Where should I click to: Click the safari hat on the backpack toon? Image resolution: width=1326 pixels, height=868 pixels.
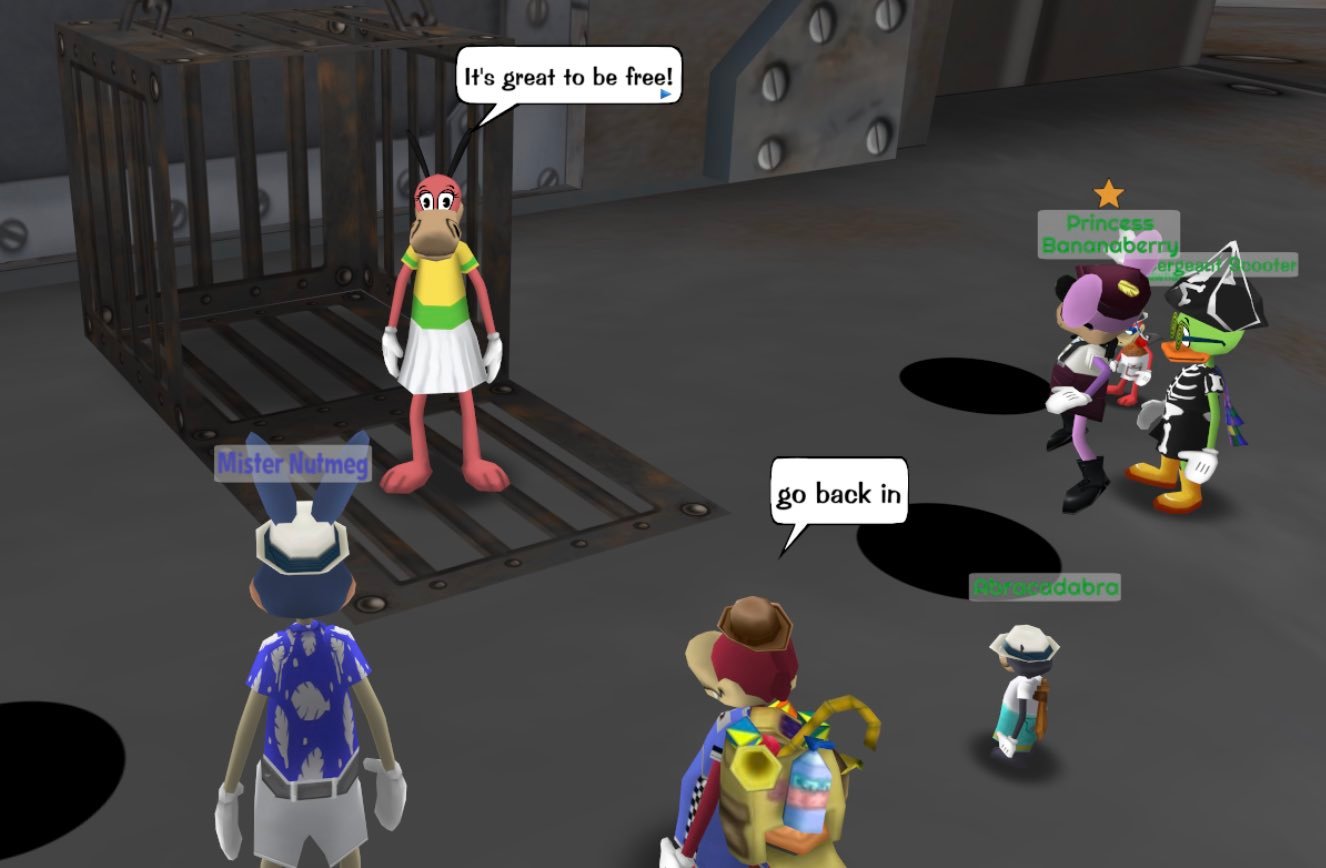pos(752,625)
